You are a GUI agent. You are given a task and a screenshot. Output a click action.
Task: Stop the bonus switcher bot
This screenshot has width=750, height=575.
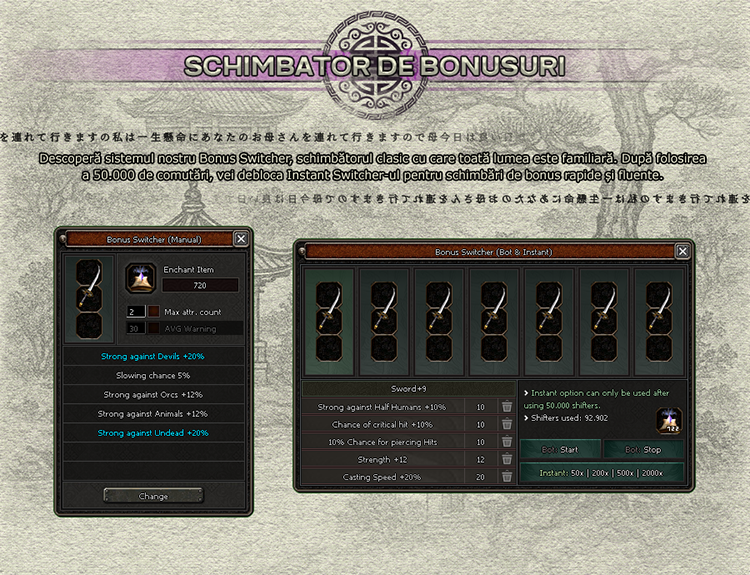pos(644,449)
